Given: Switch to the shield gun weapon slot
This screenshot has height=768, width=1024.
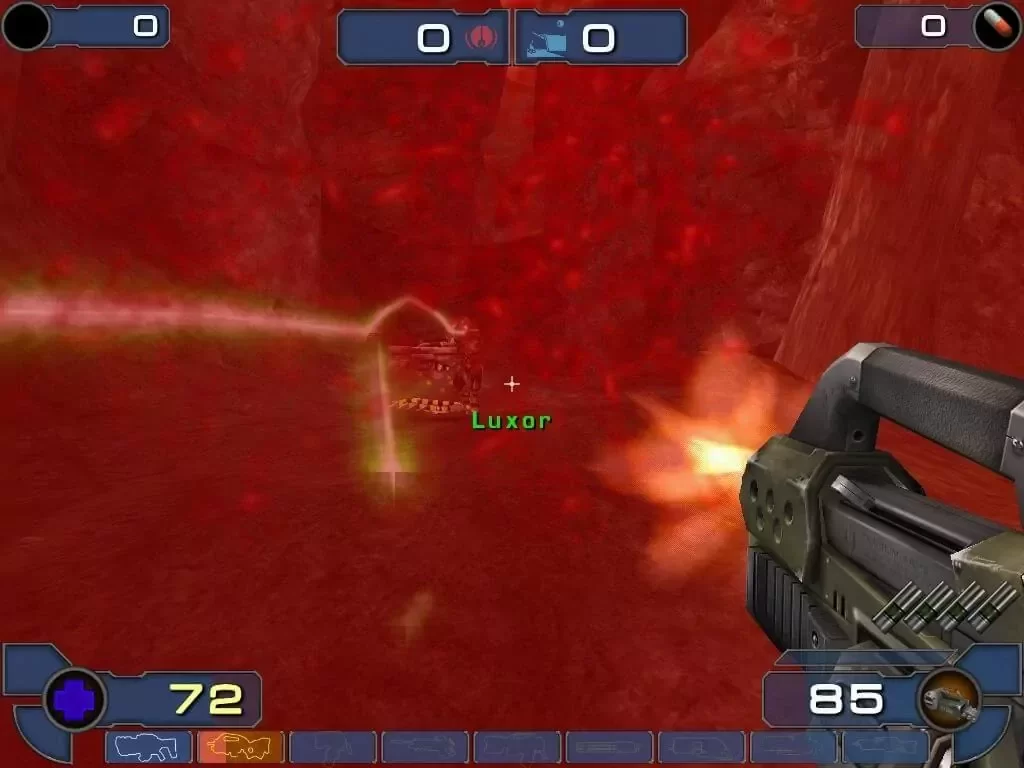Looking at the screenshot, I should click(148, 746).
